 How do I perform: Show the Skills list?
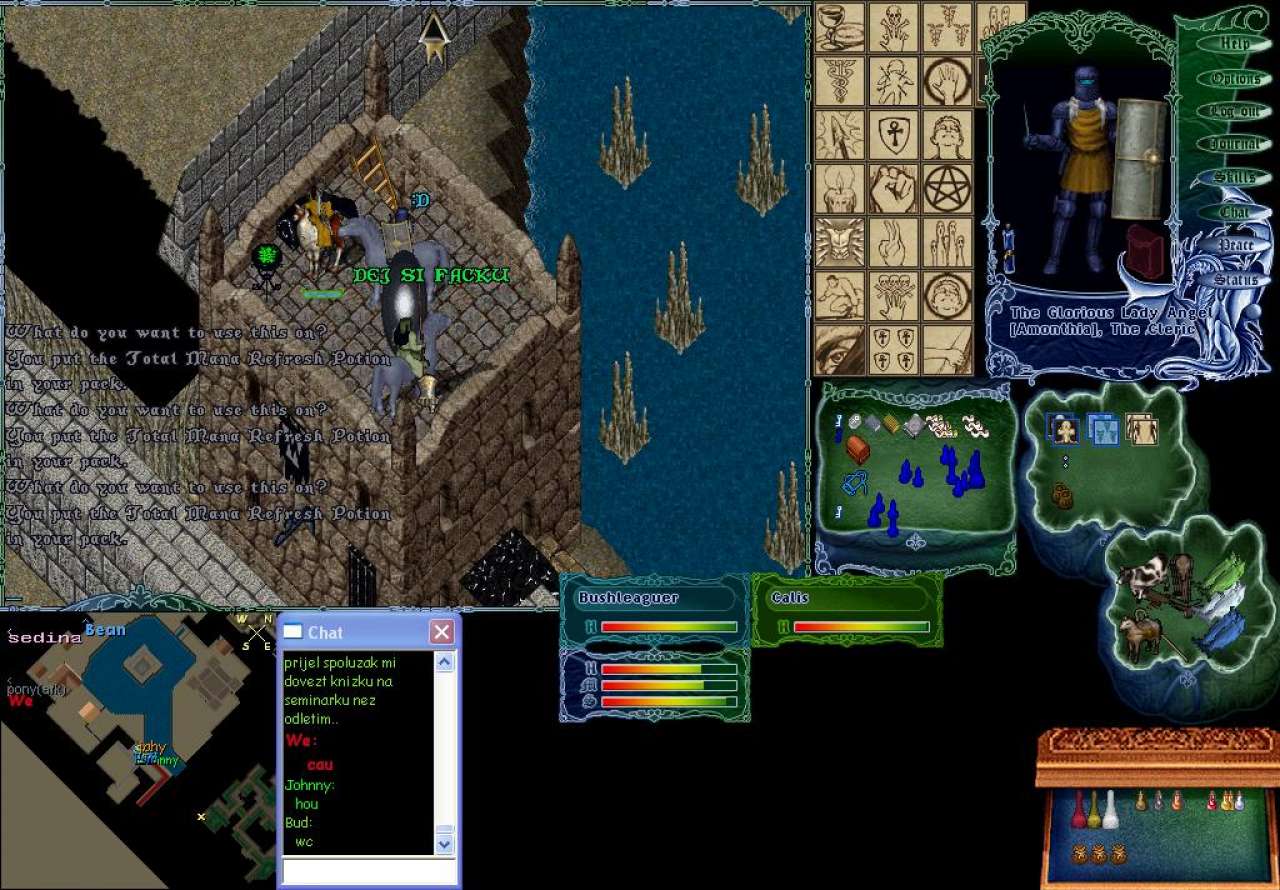click(x=1235, y=178)
